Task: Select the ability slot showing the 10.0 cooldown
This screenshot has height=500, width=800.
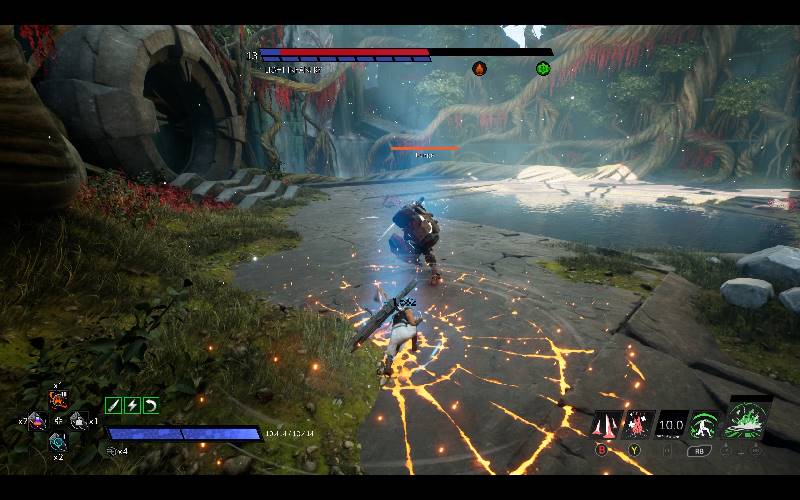Action: 671,425
